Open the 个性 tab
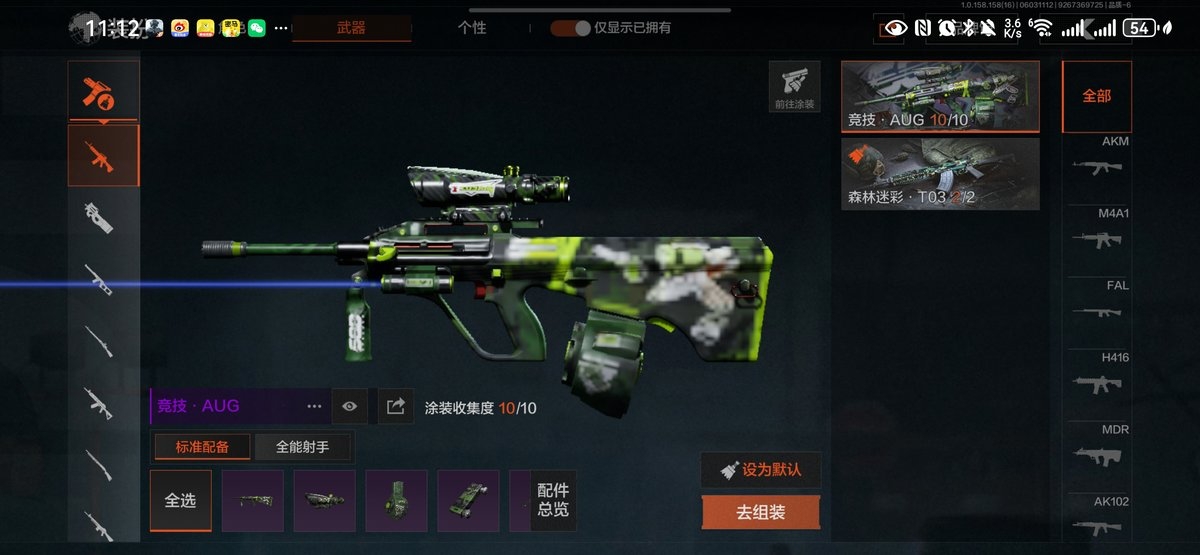Viewport: 1200px width, 555px height. [x=472, y=28]
